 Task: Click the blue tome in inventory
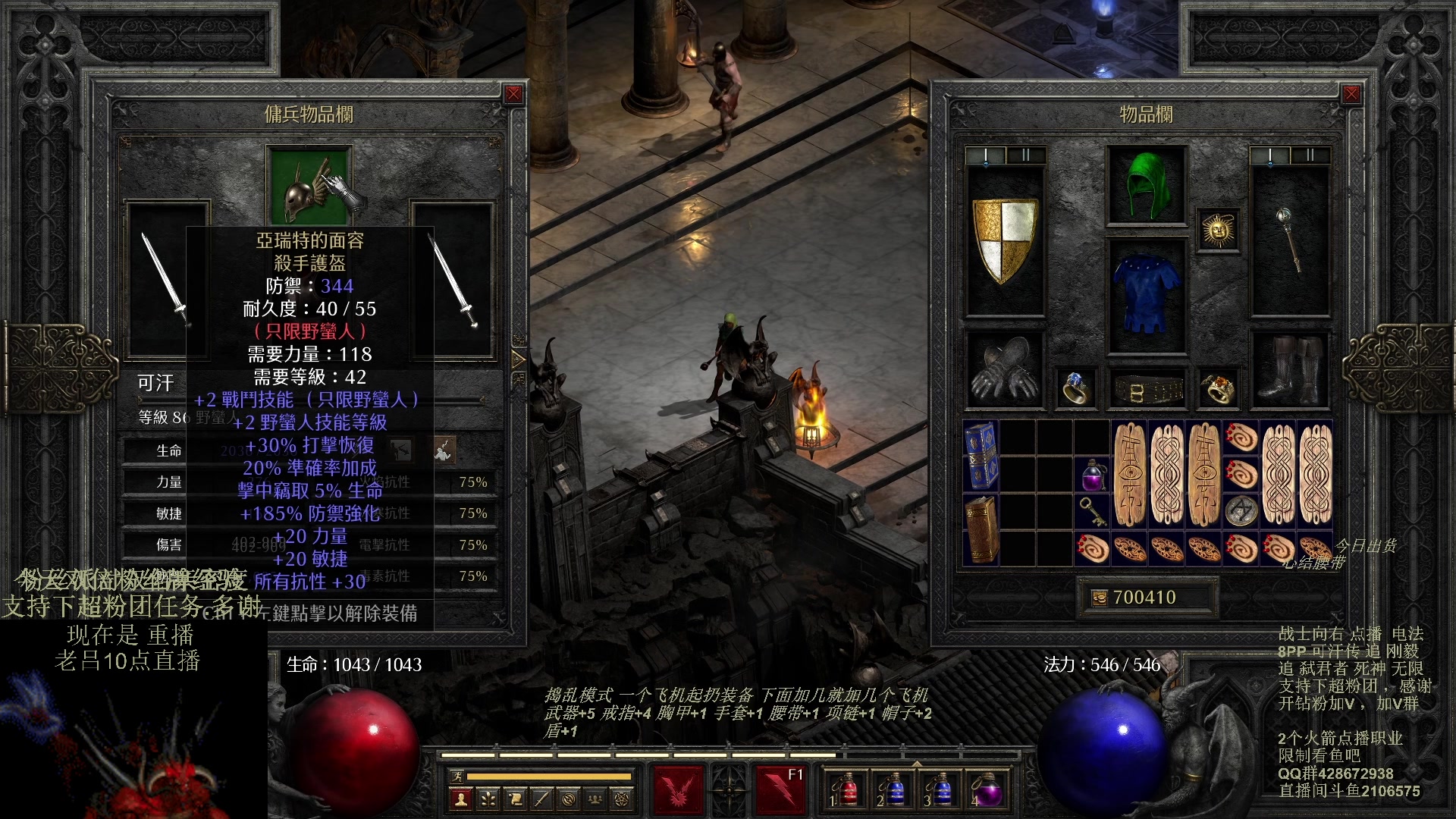click(x=981, y=455)
